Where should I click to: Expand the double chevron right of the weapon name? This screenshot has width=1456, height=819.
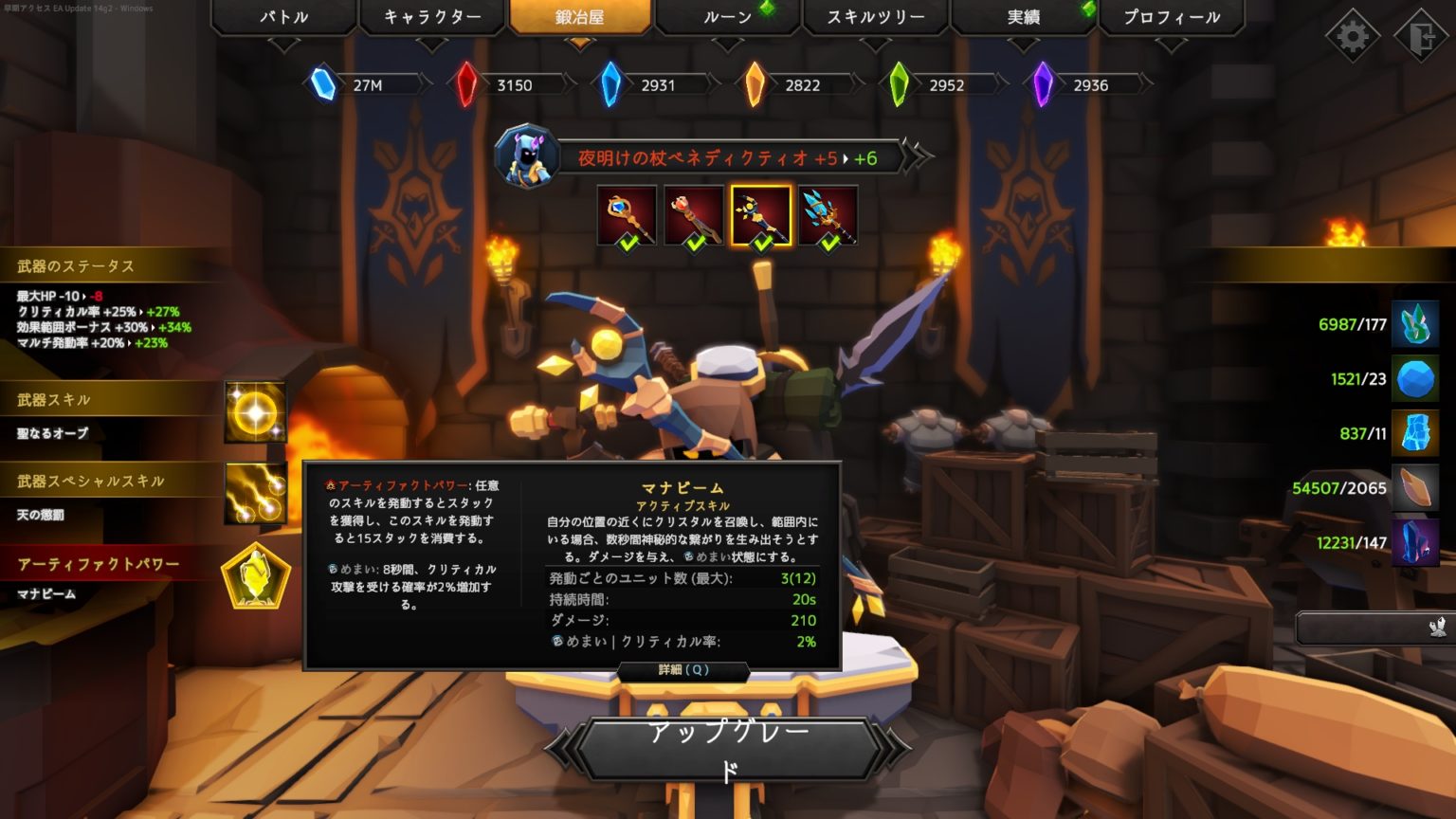pos(912,158)
